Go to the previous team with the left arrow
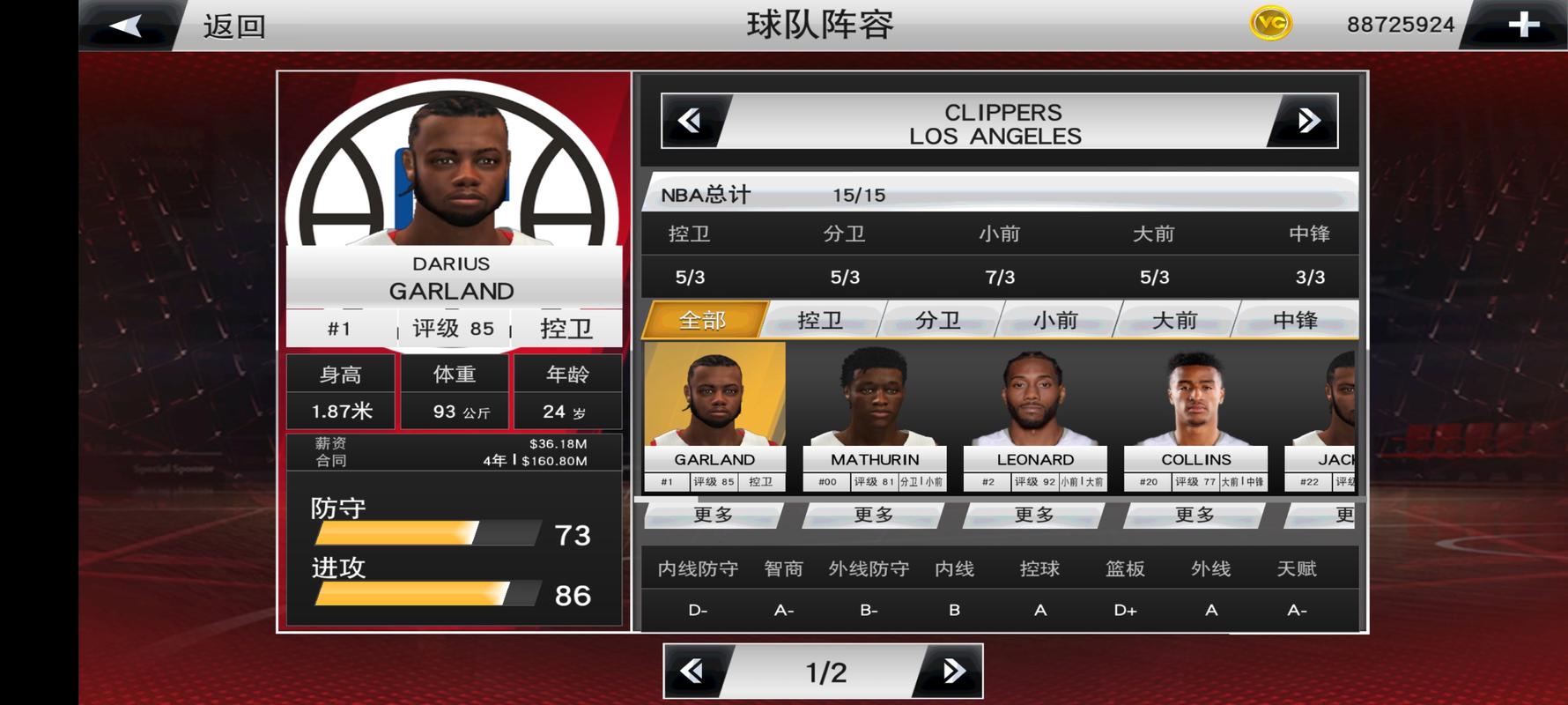 pos(693,121)
